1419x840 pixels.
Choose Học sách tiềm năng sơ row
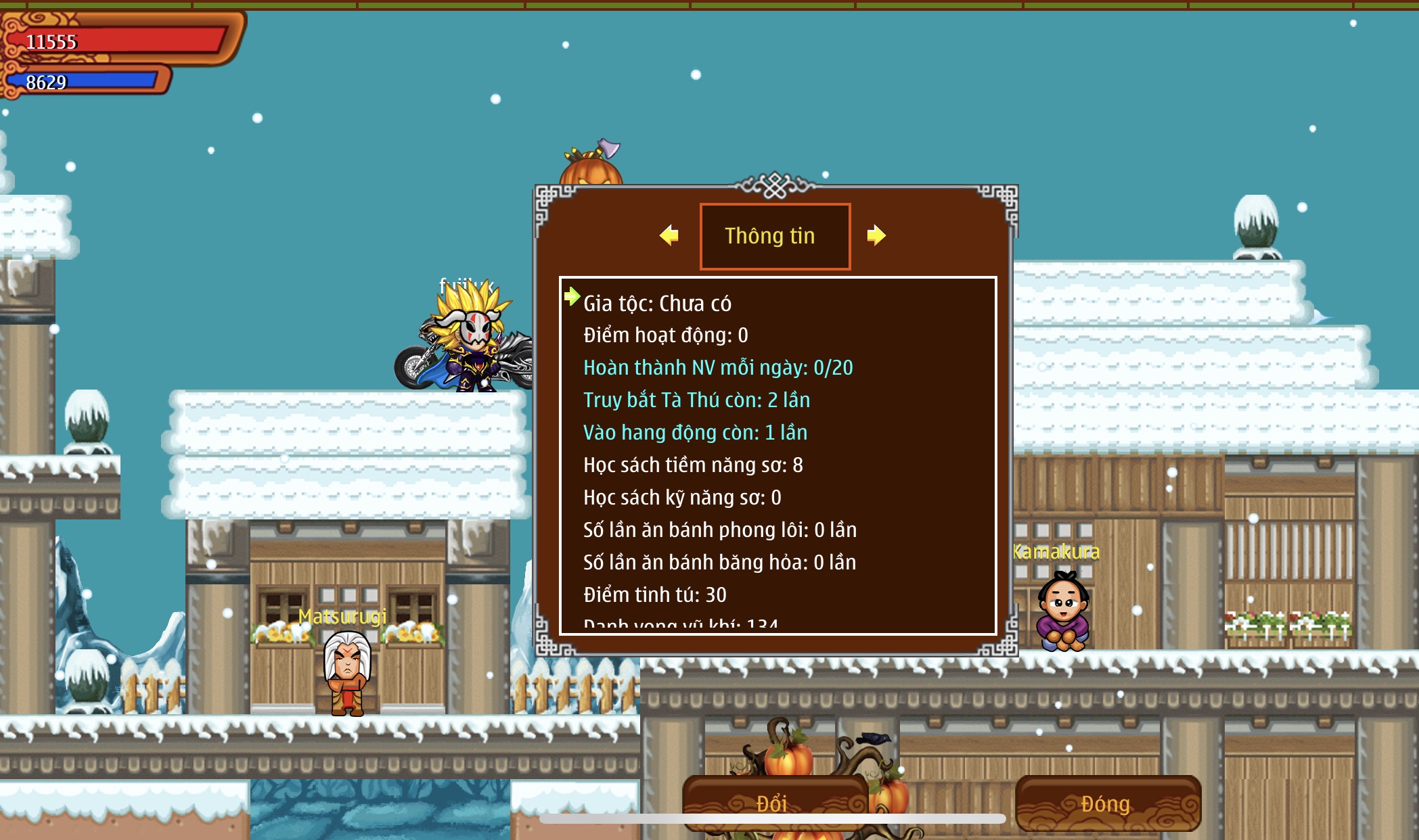tap(693, 465)
